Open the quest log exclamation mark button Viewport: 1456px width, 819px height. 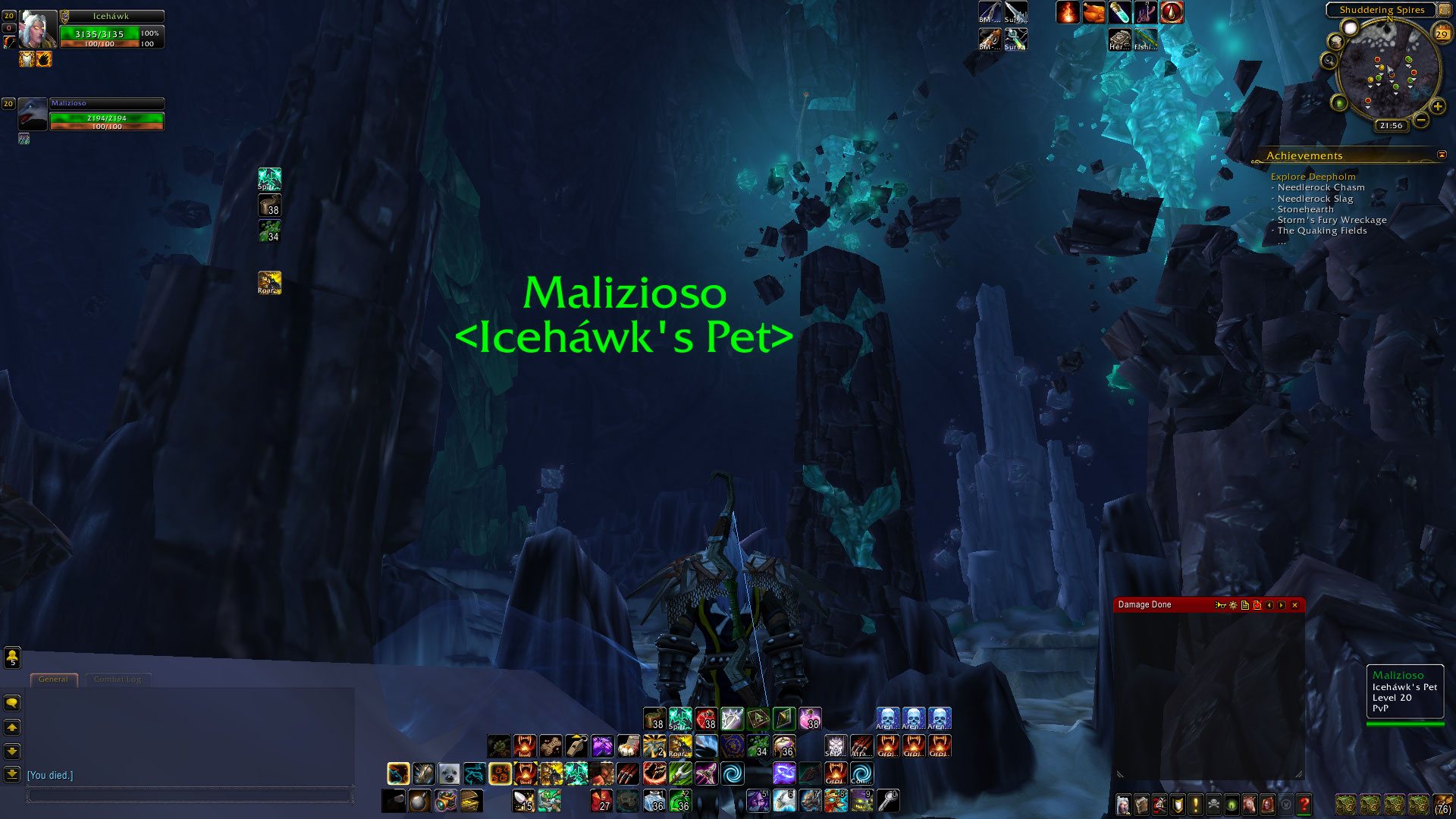(1195, 804)
